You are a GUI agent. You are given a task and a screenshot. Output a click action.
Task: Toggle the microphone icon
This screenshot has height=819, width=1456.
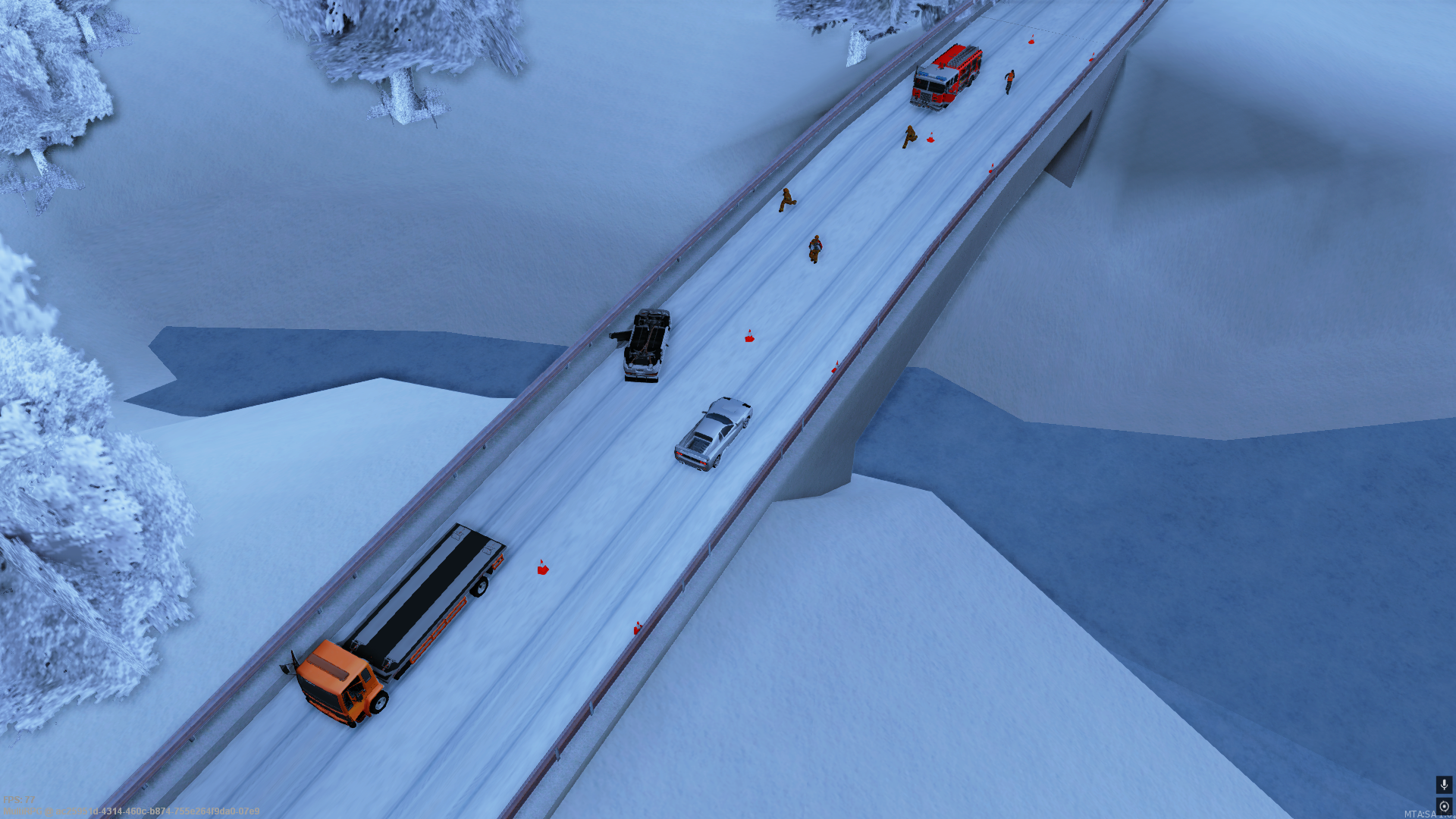coord(1444,784)
